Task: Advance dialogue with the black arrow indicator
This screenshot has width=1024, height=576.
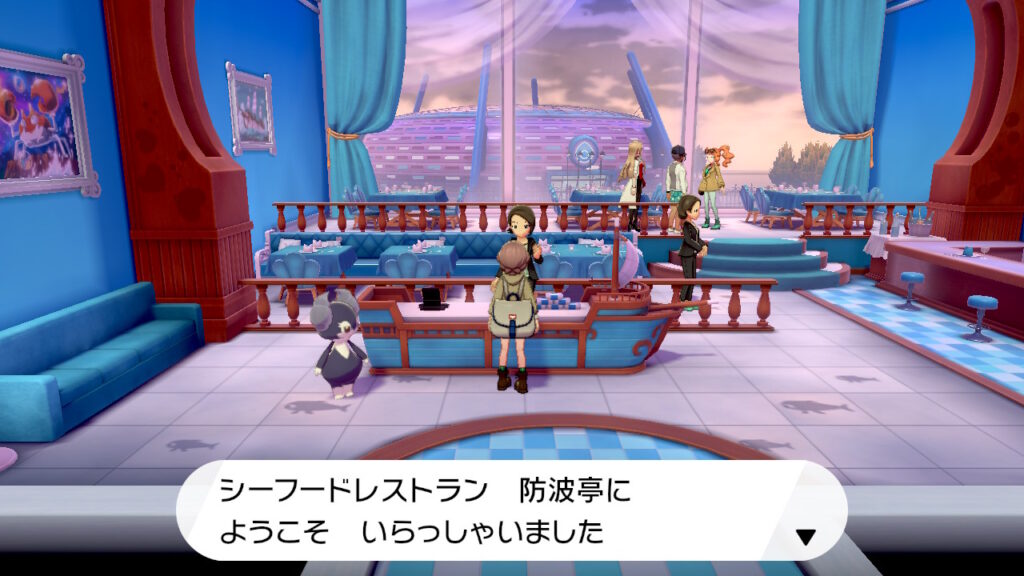Action: click(x=805, y=537)
